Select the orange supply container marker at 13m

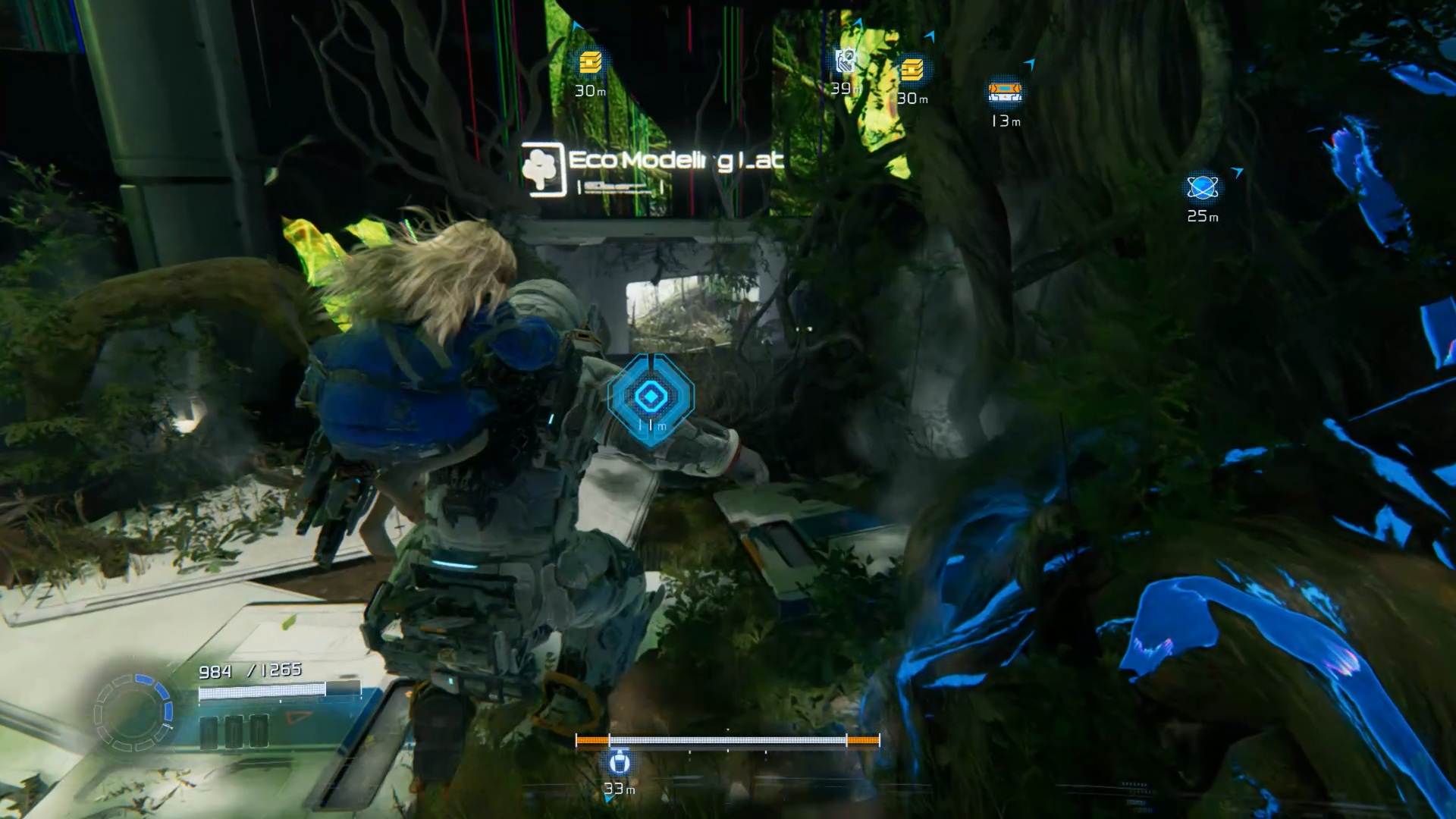point(1005,93)
